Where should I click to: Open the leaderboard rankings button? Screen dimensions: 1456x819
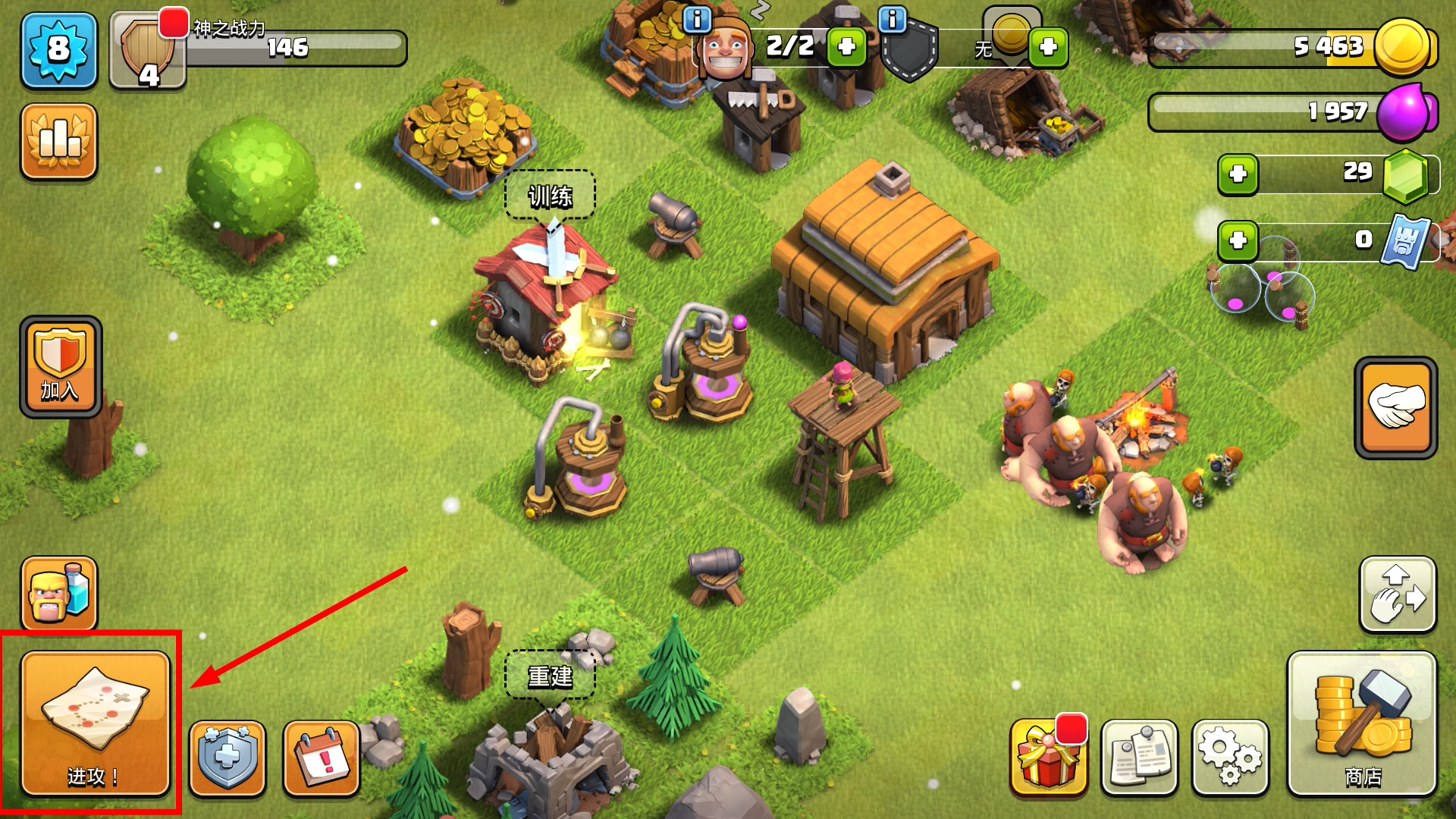(x=59, y=142)
